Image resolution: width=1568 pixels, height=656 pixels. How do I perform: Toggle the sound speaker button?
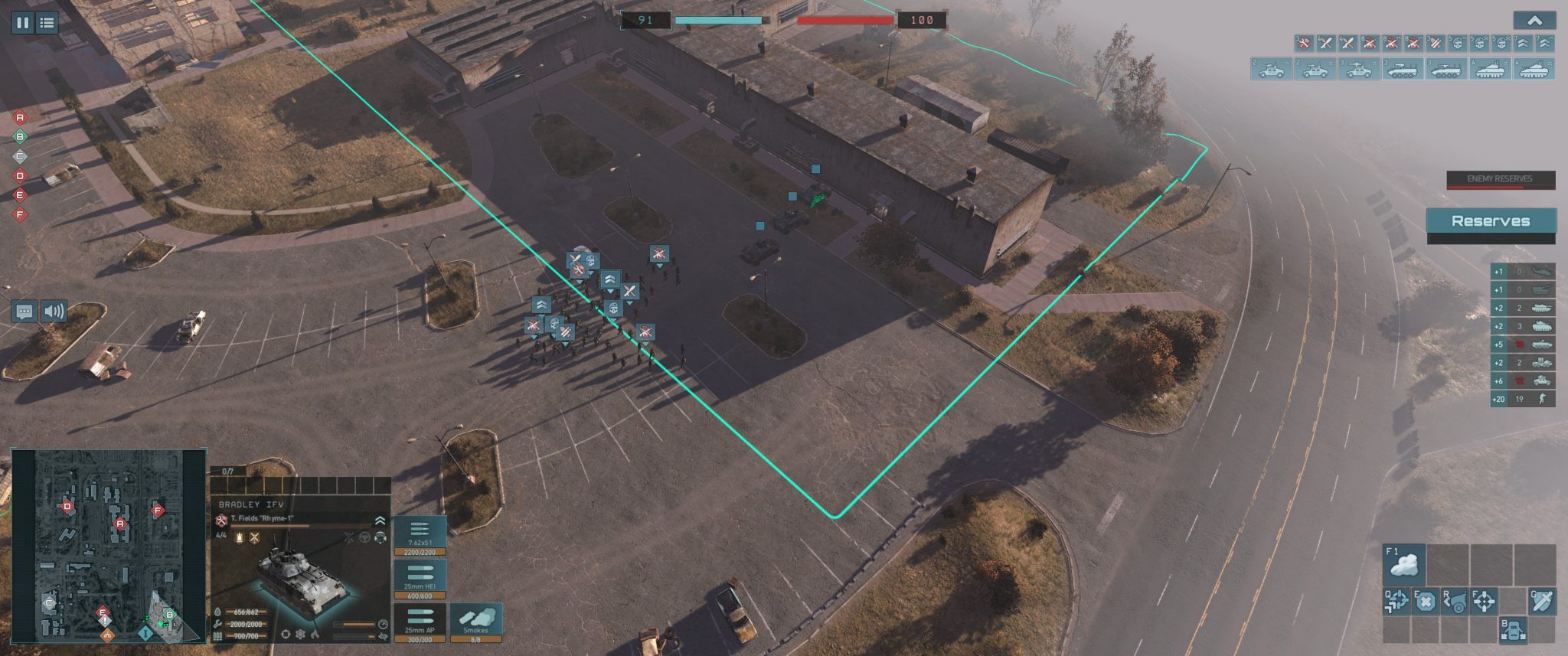[x=54, y=312]
